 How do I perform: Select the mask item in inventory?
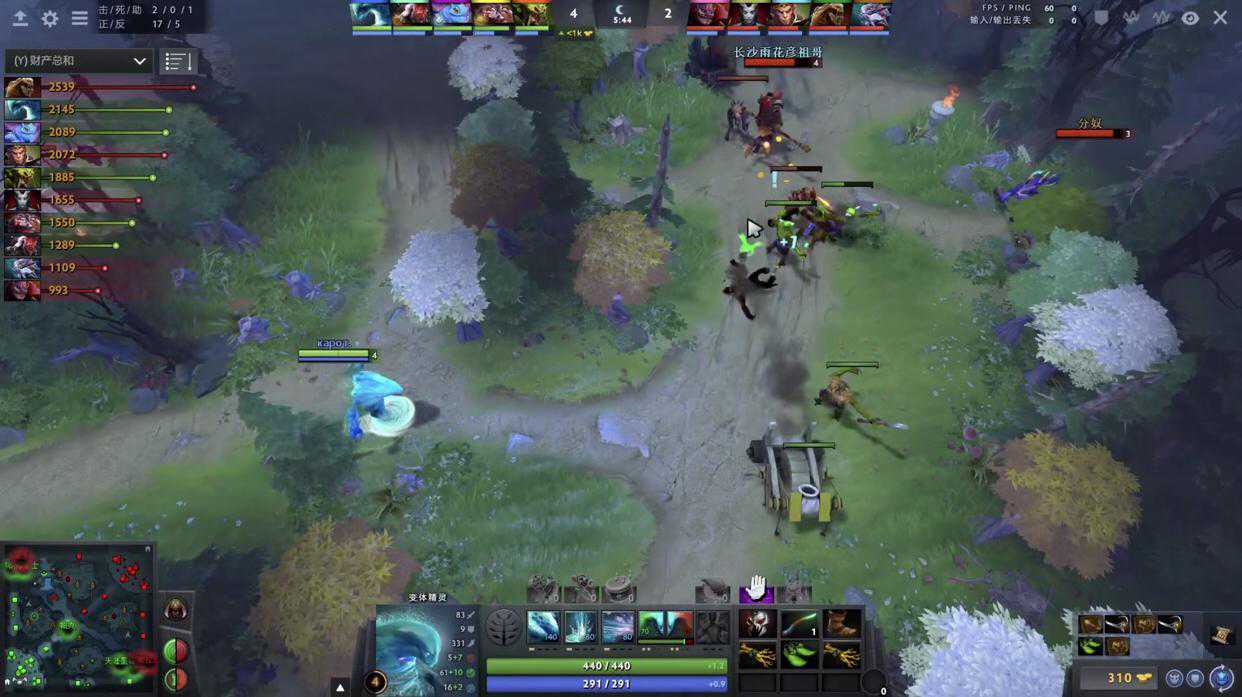coord(757,624)
